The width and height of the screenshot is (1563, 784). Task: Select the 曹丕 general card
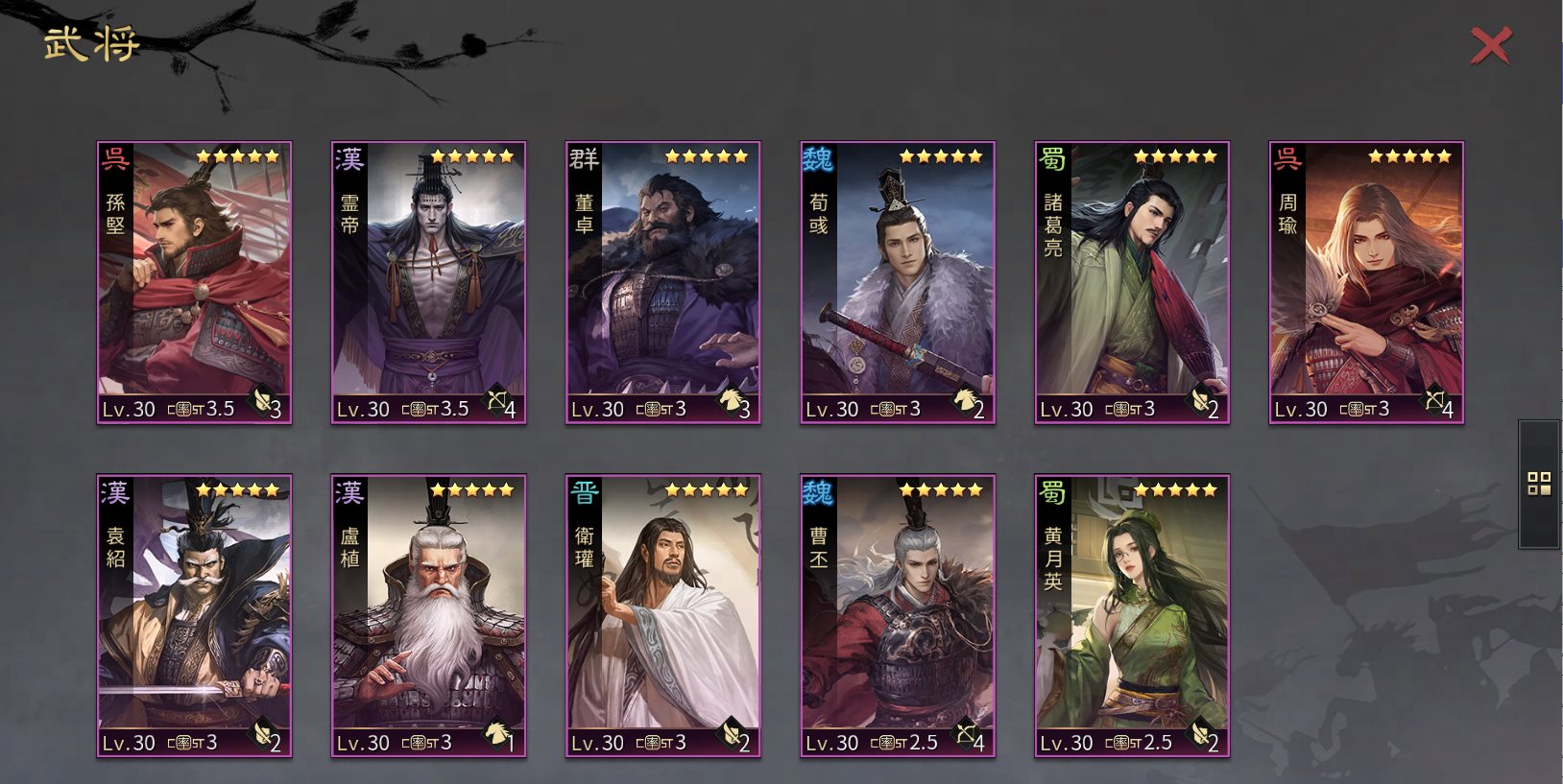pyautogui.click(x=898, y=615)
